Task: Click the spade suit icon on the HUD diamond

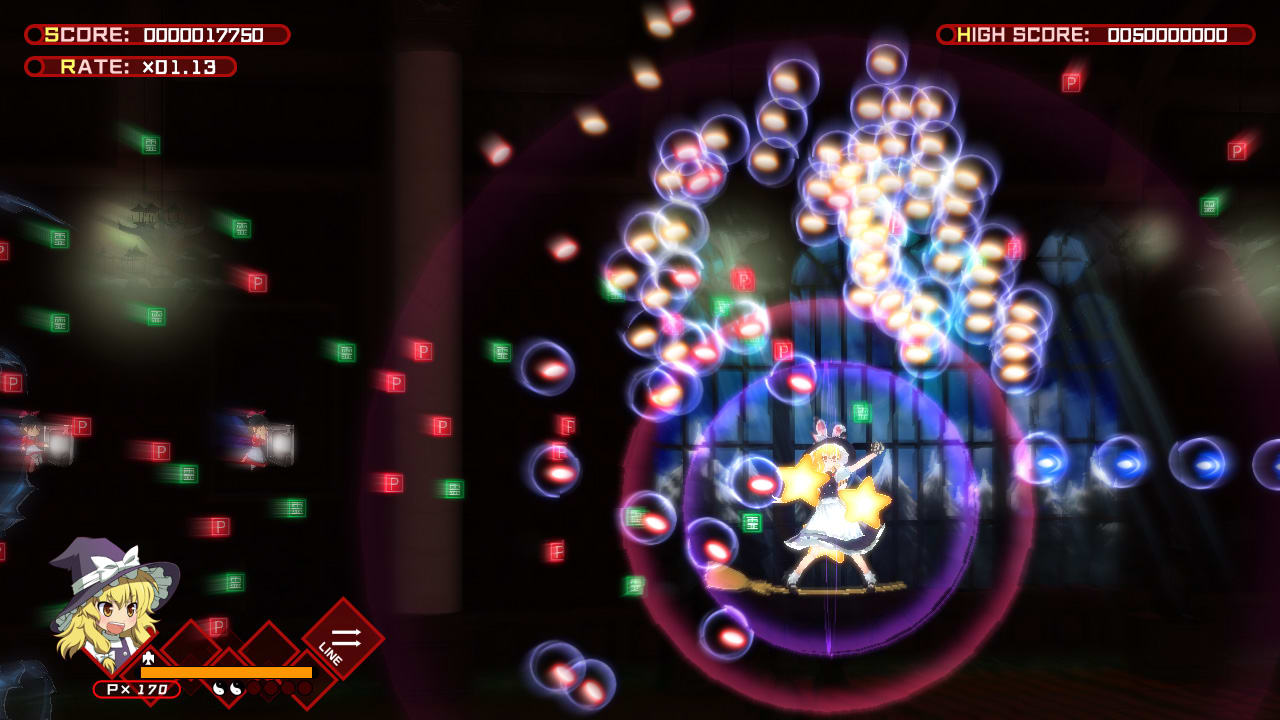Action: pyautogui.click(x=148, y=657)
